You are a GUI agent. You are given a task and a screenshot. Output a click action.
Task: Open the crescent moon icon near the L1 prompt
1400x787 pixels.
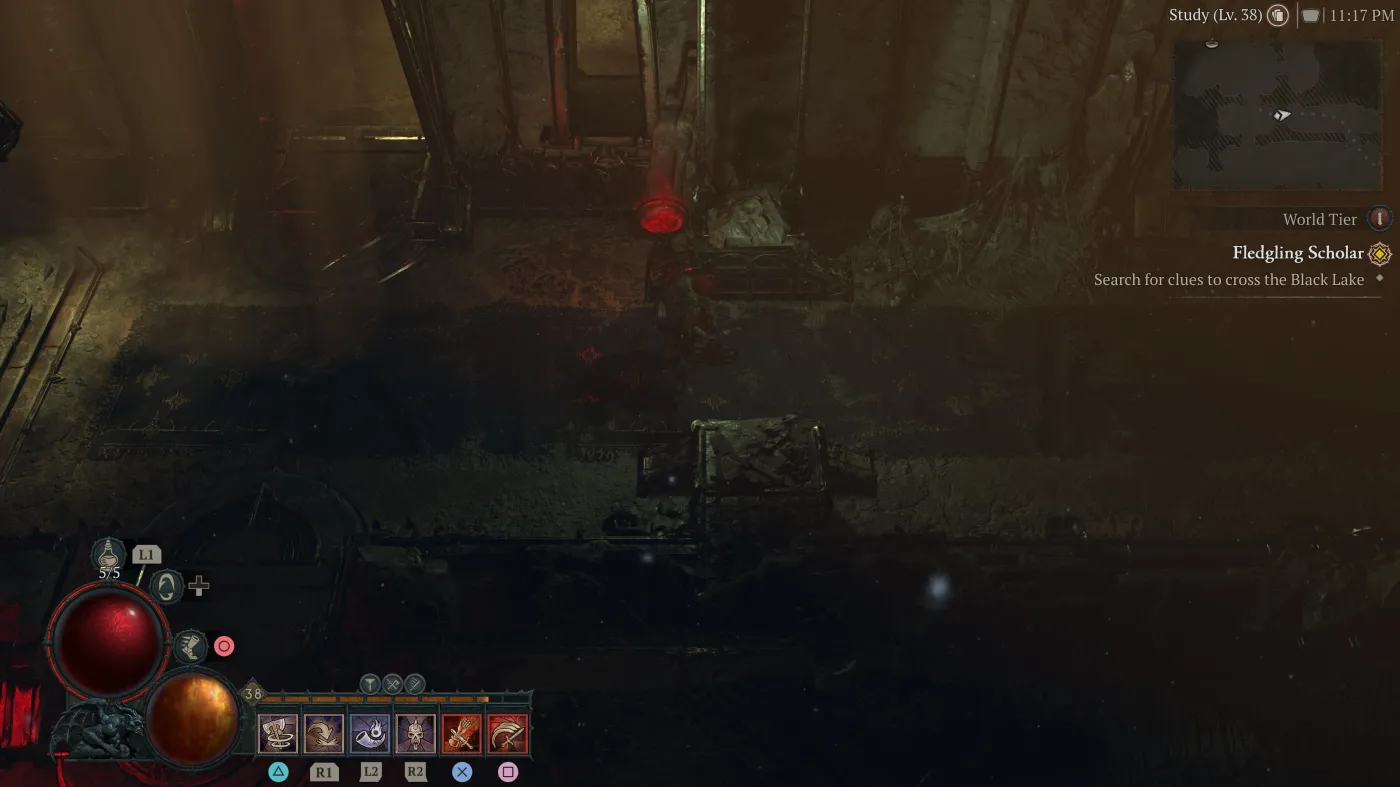pos(167,586)
